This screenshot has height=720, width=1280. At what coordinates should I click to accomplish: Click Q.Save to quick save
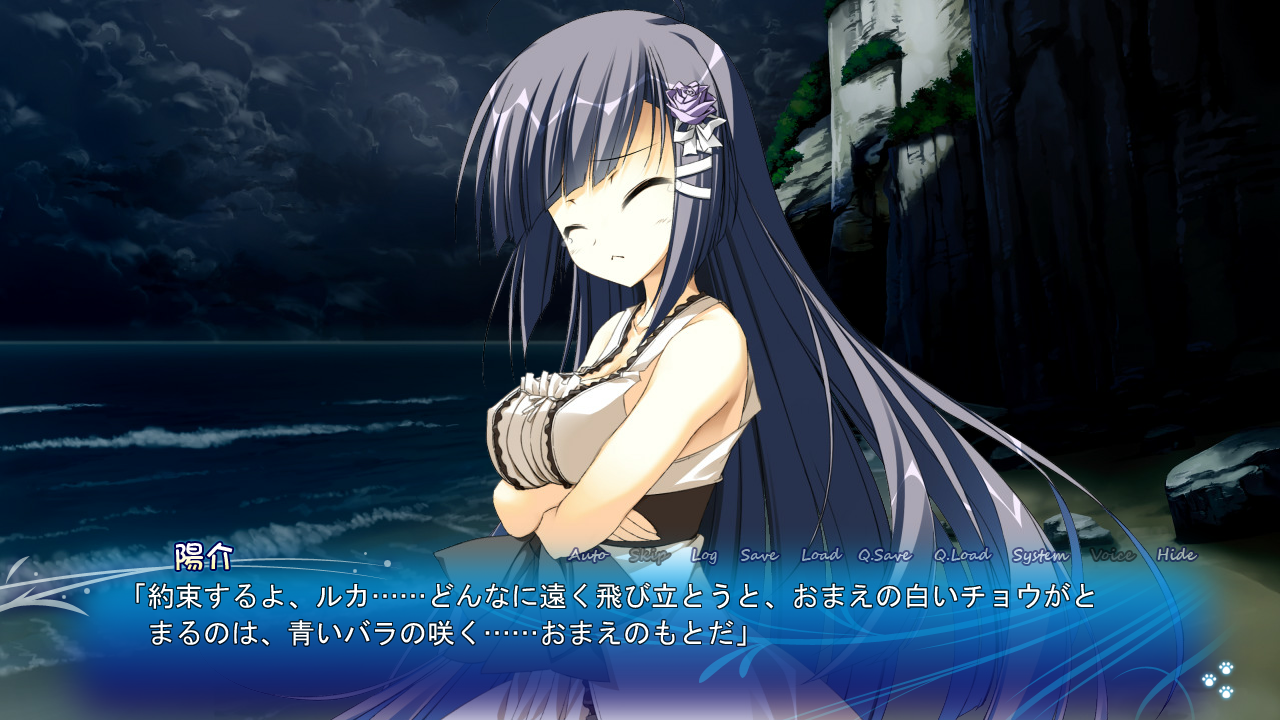(885, 555)
